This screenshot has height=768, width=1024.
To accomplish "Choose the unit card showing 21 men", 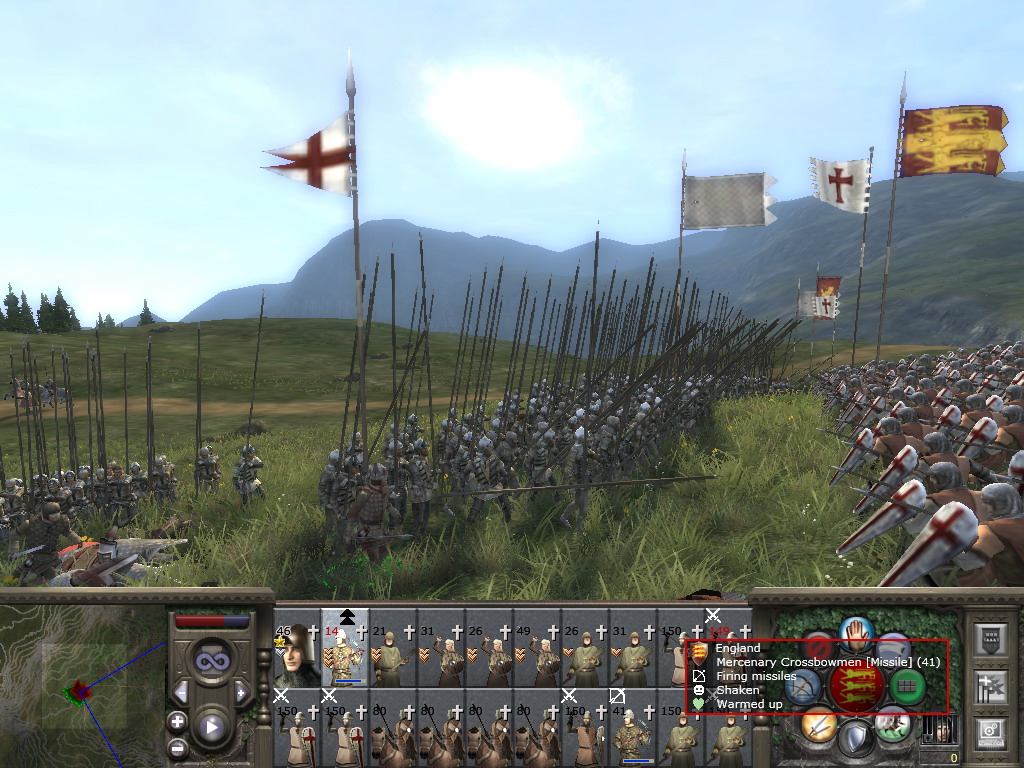I will (393, 652).
